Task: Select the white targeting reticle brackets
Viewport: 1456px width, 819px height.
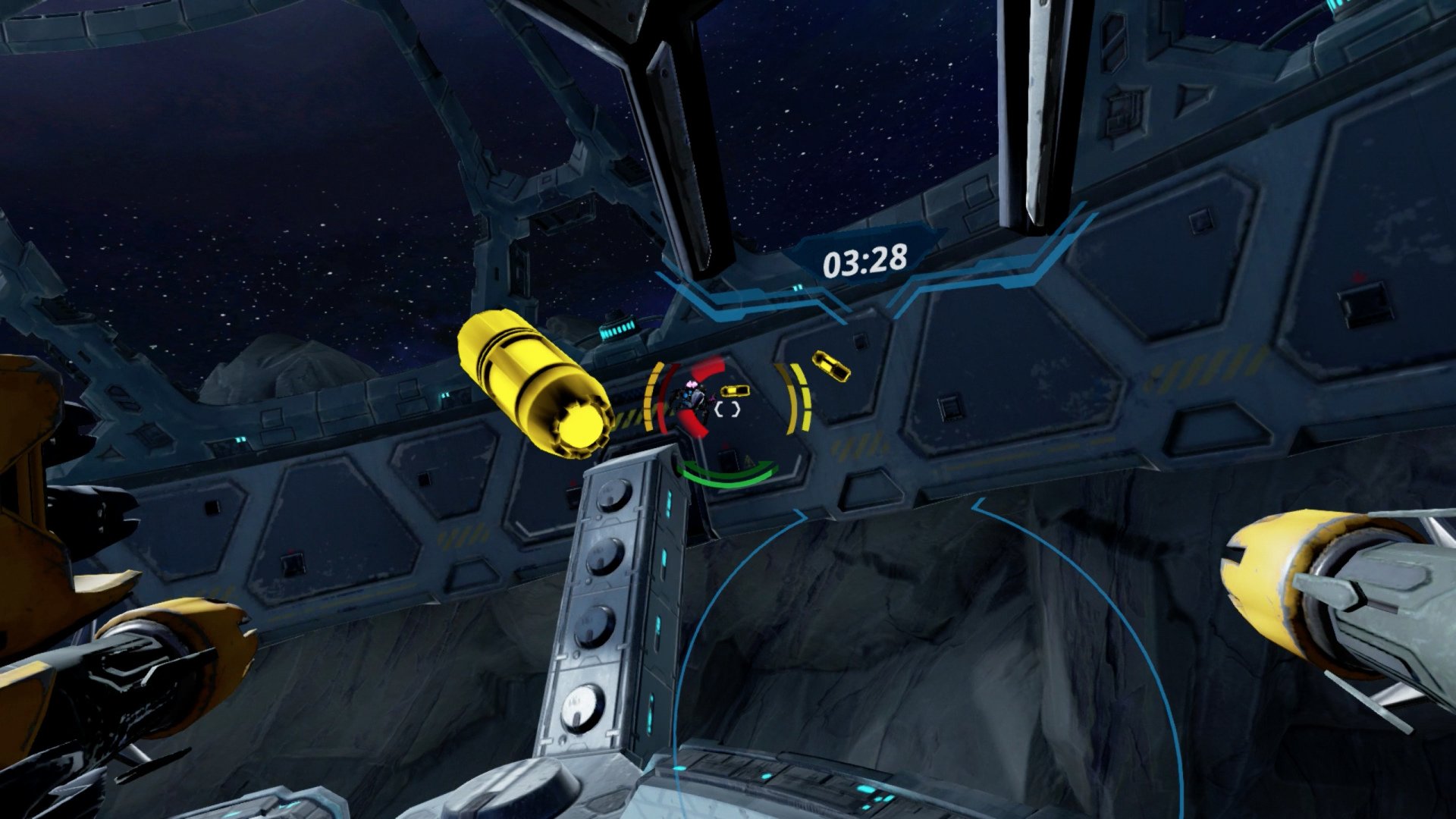Action: tap(727, 408)
